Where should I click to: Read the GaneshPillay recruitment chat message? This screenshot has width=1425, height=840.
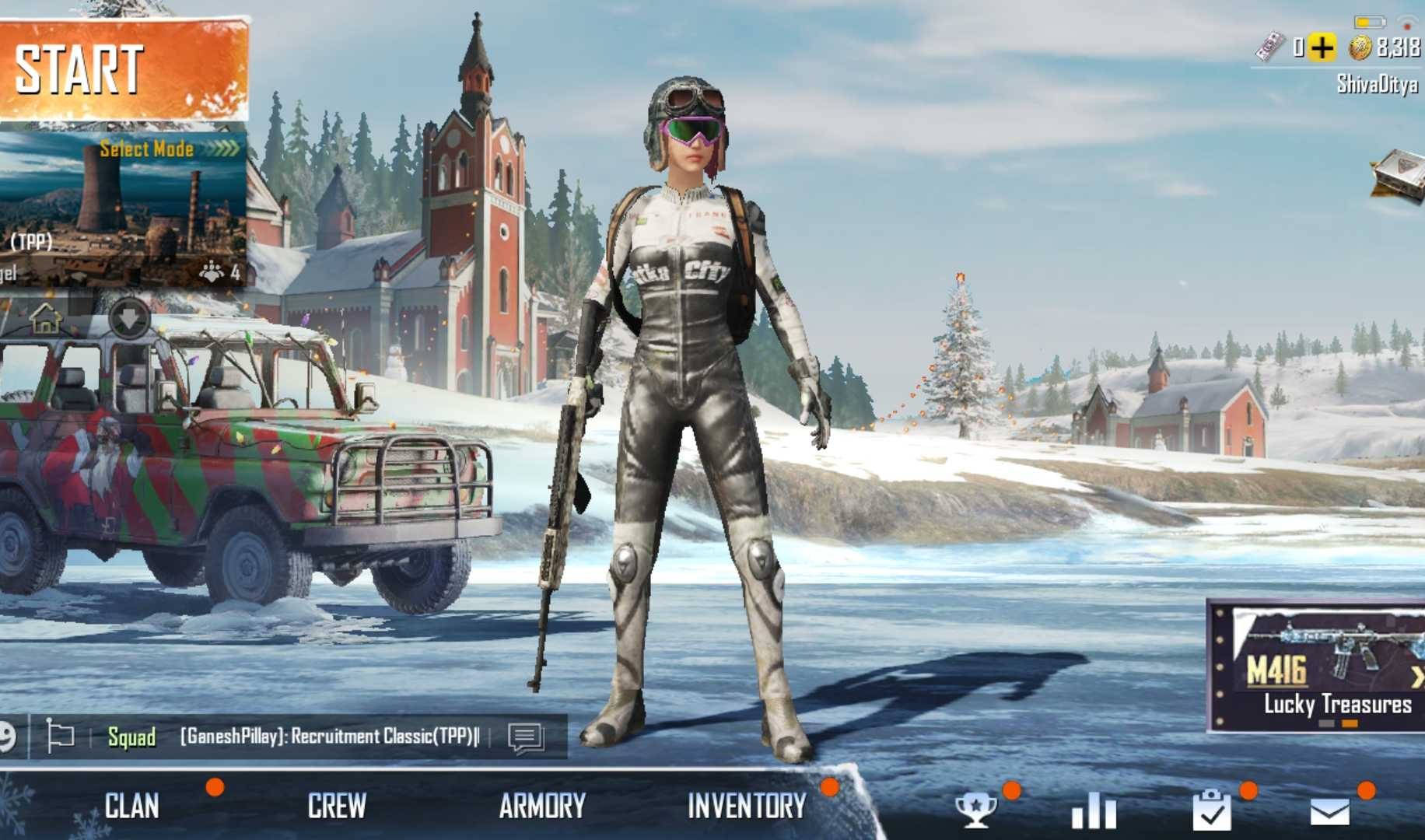(x=330, y=737)
